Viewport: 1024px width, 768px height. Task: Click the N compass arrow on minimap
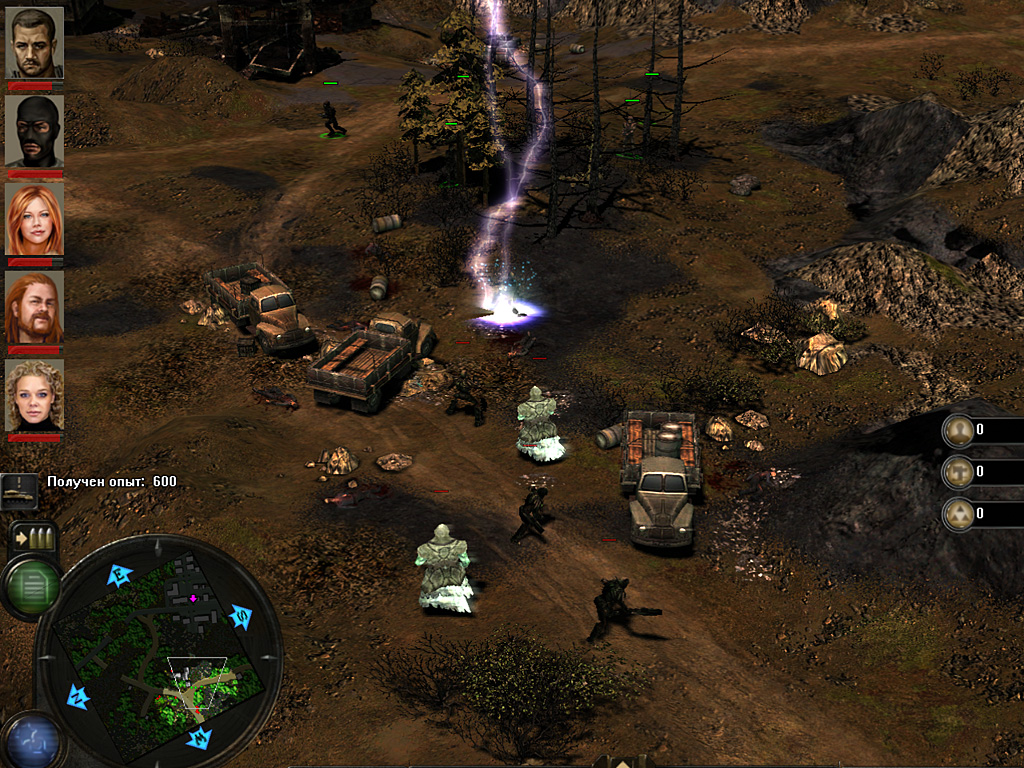(78, 696)
